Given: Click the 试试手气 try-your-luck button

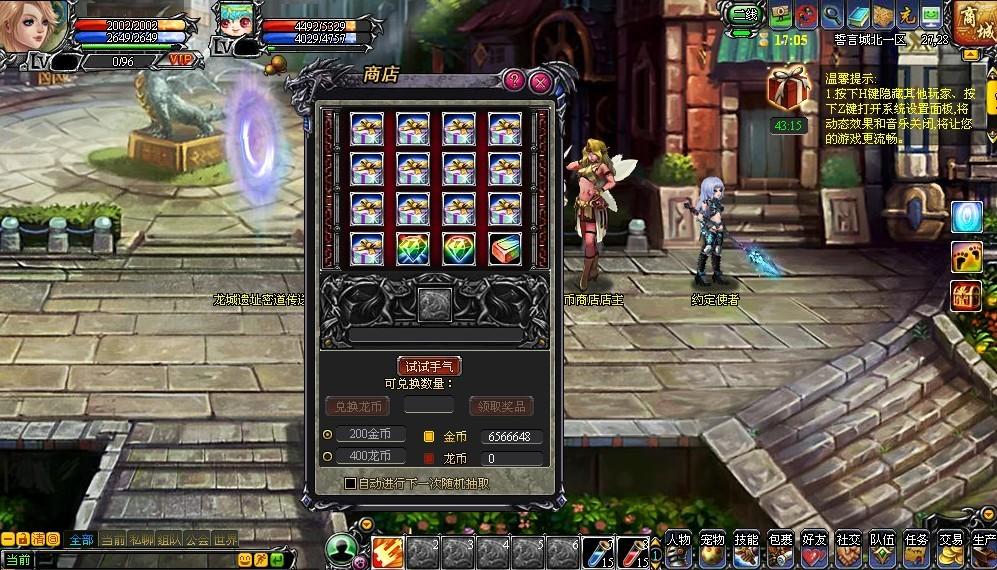Looking at the screenshot, I should pyautogui.click(x=429, y=366).
